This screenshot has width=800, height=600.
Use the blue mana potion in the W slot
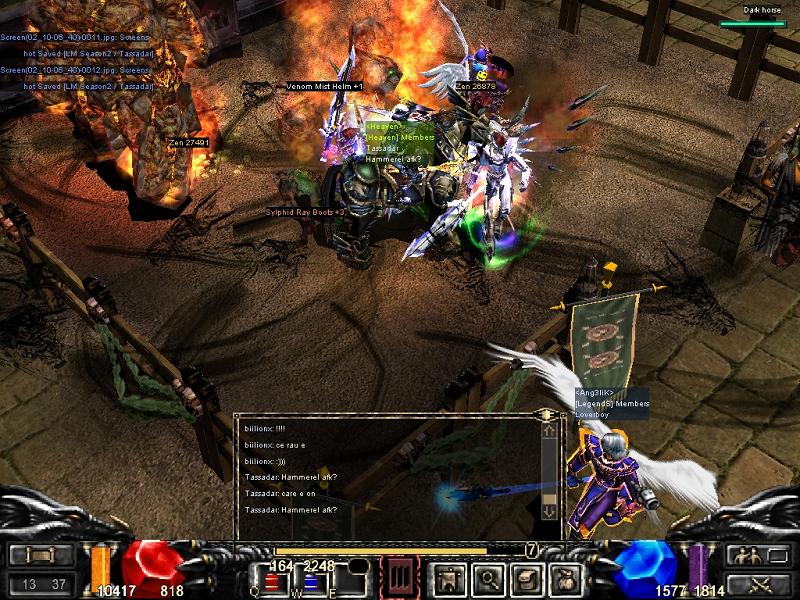(x=310, y=582)
